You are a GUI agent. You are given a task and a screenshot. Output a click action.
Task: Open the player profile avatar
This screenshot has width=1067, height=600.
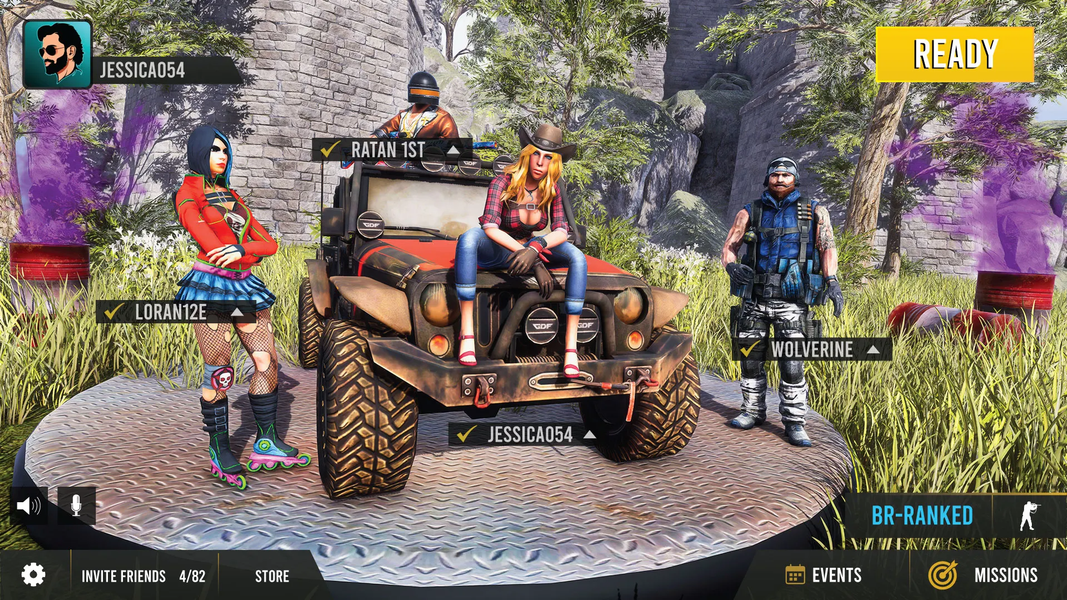coord(57,54)
